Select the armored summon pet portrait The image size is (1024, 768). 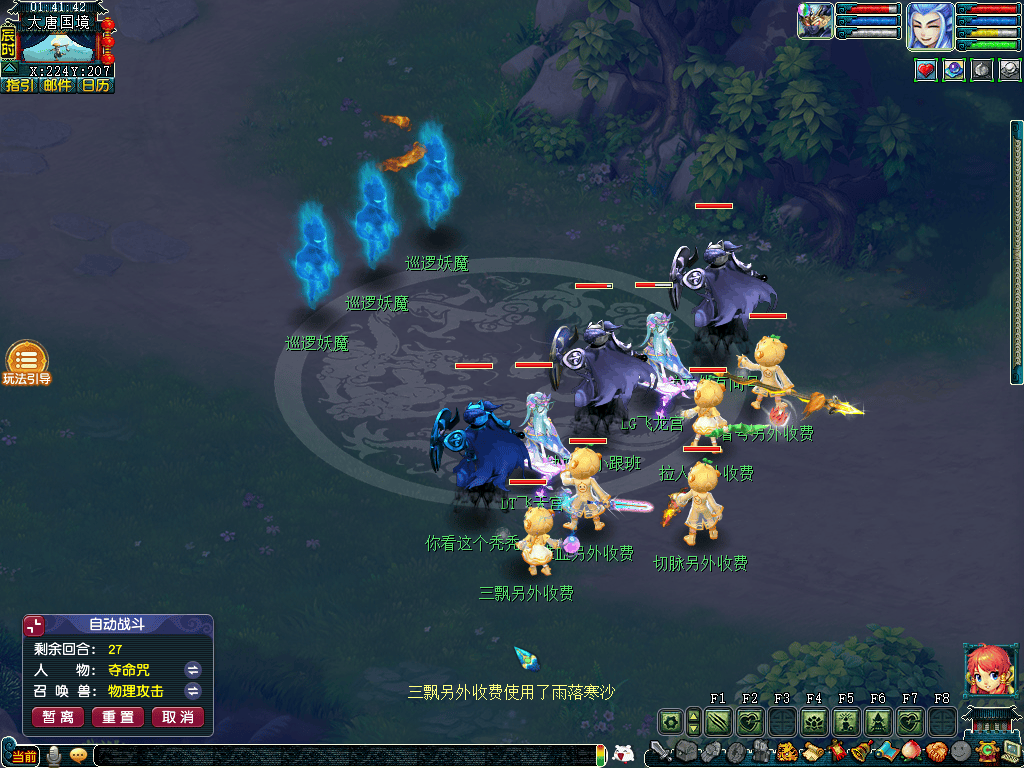(x=815, y=21)
